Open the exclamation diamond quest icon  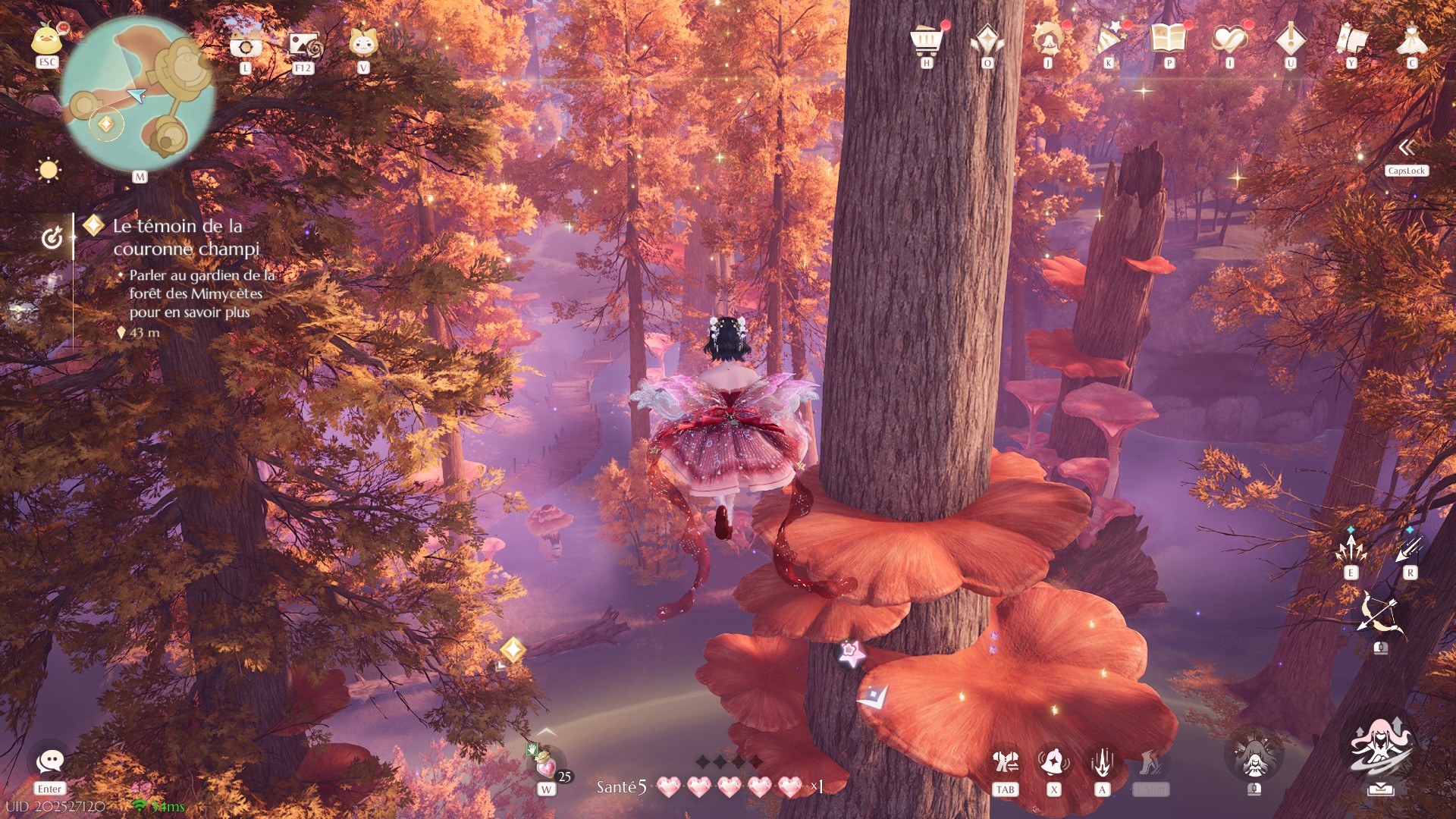tap(1290, 38)
